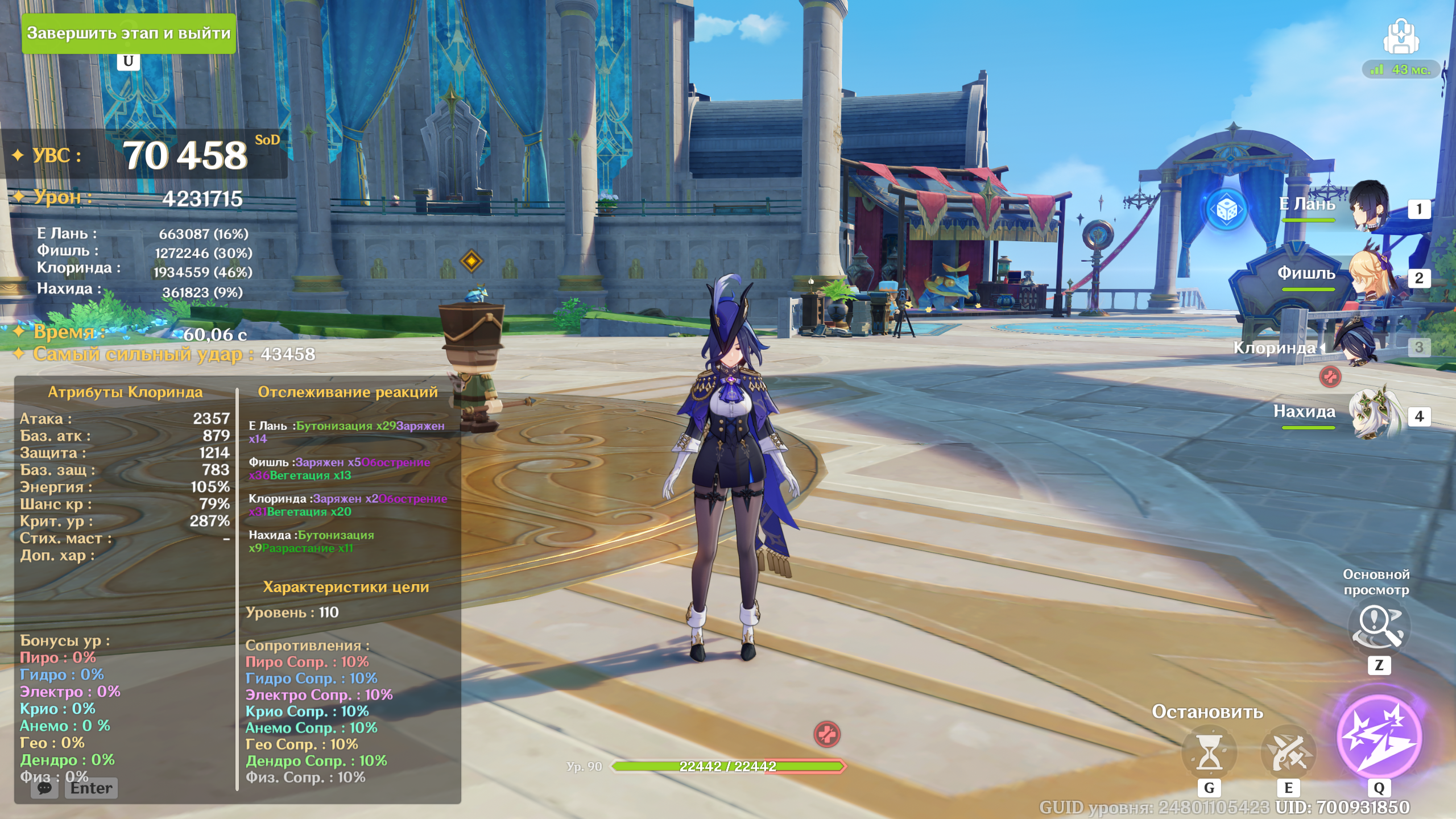
Task: Click the green 'Завершить этап и выйти' button
Action: pos(129,34)
